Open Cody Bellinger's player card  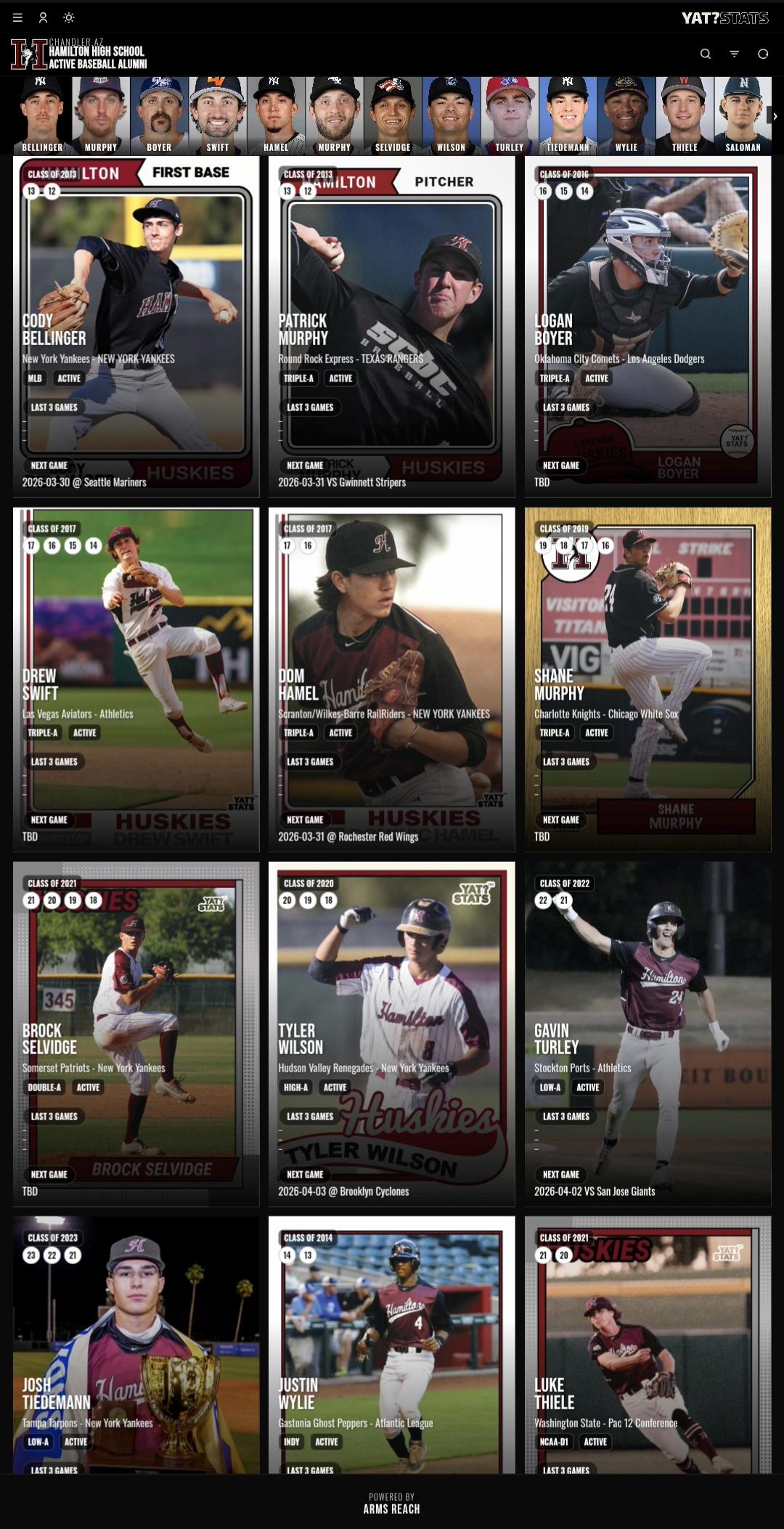click(x=136, y=327)
